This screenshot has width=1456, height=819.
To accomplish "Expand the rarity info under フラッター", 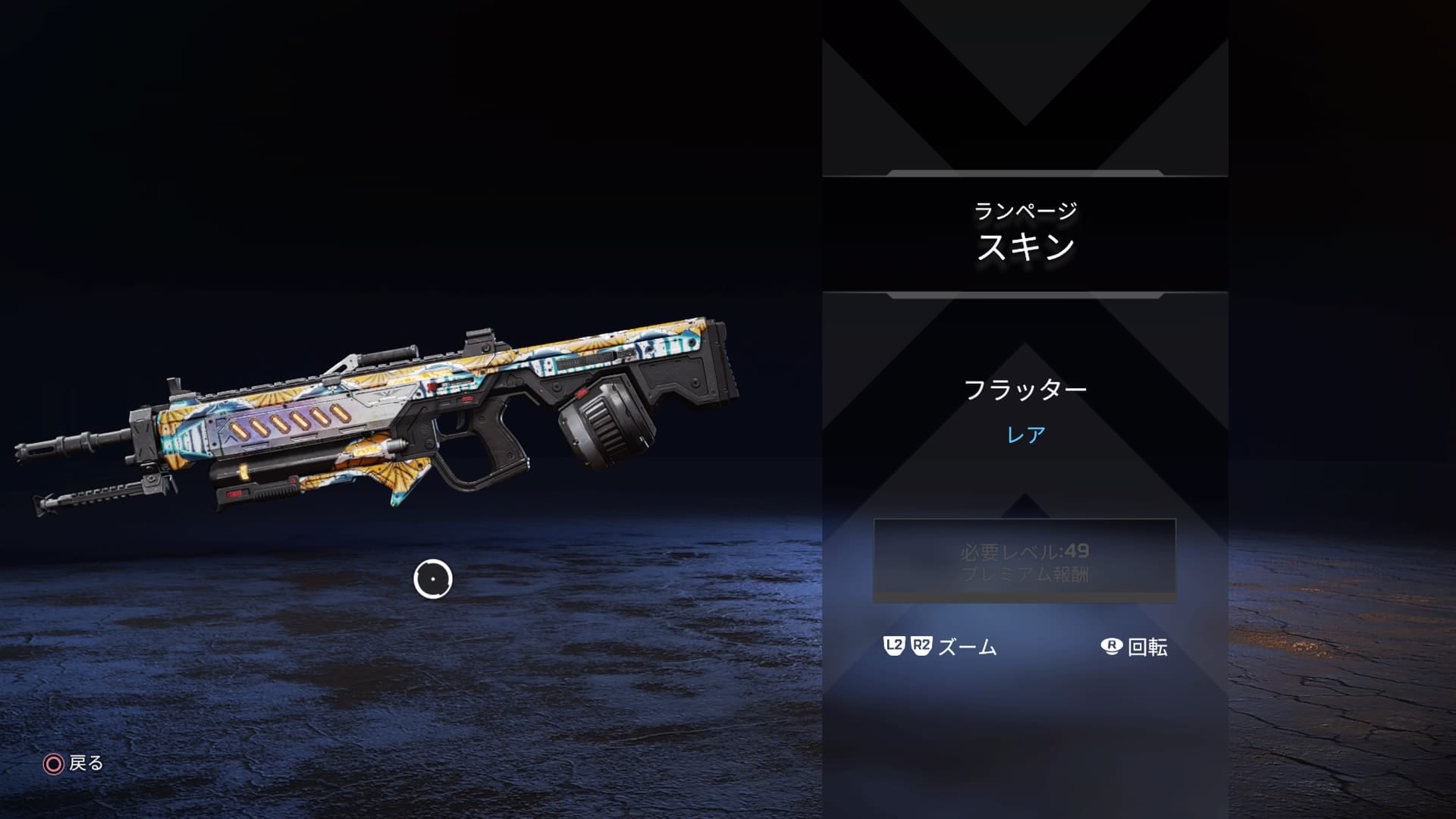I will point(1025,434).
